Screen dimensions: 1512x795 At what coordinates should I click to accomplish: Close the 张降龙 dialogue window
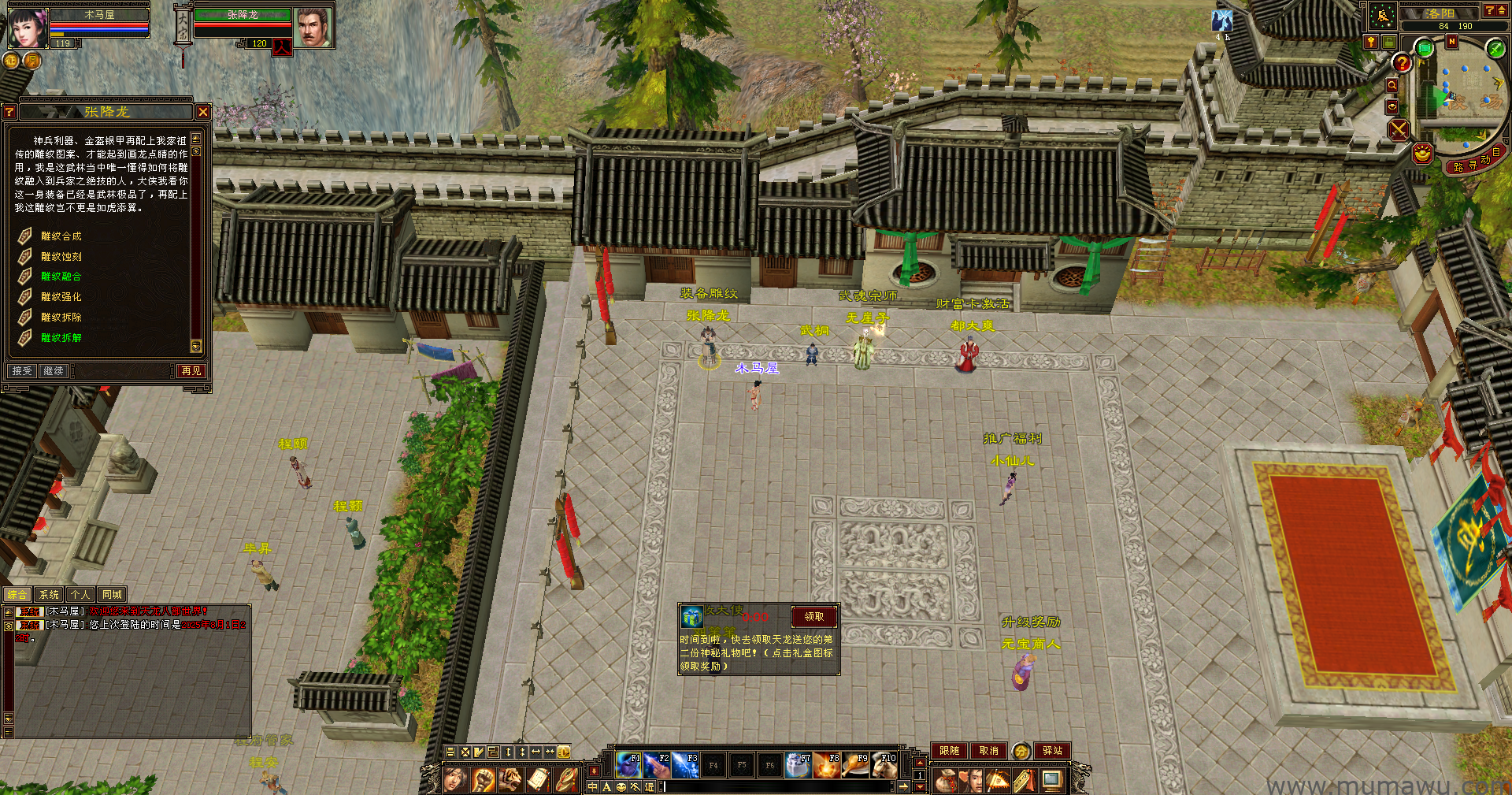pyautogui.click(x=203, y=113)
